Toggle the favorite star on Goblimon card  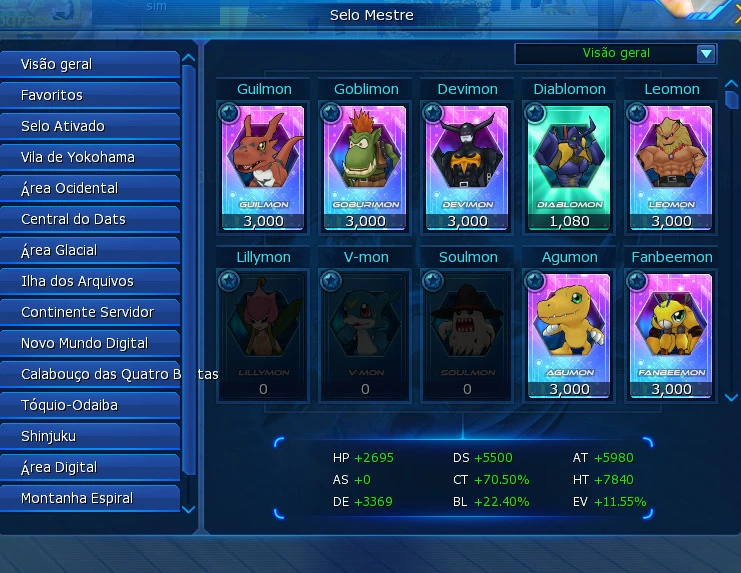pyautogui.click(x=330, y=112)
